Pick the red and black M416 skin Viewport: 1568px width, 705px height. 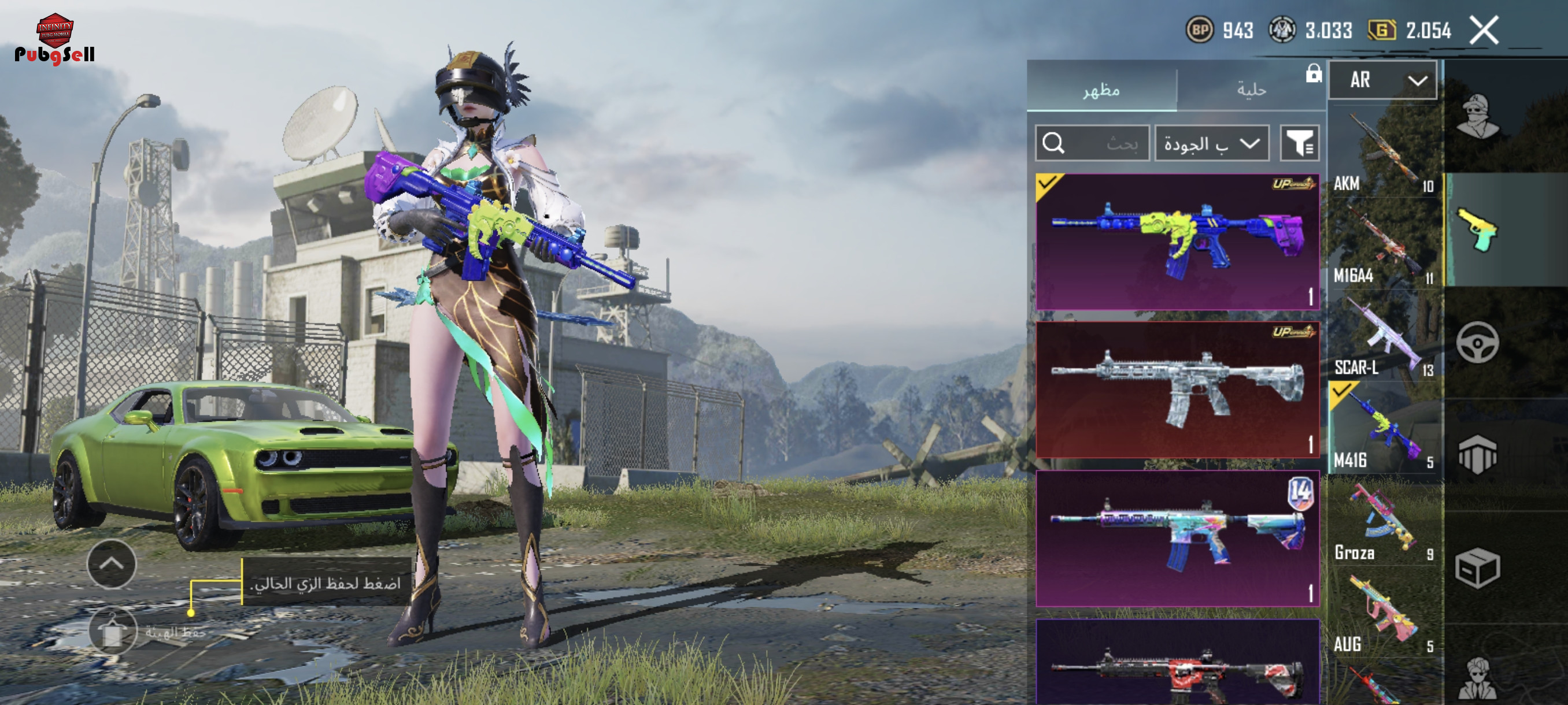click(1177, 666)
